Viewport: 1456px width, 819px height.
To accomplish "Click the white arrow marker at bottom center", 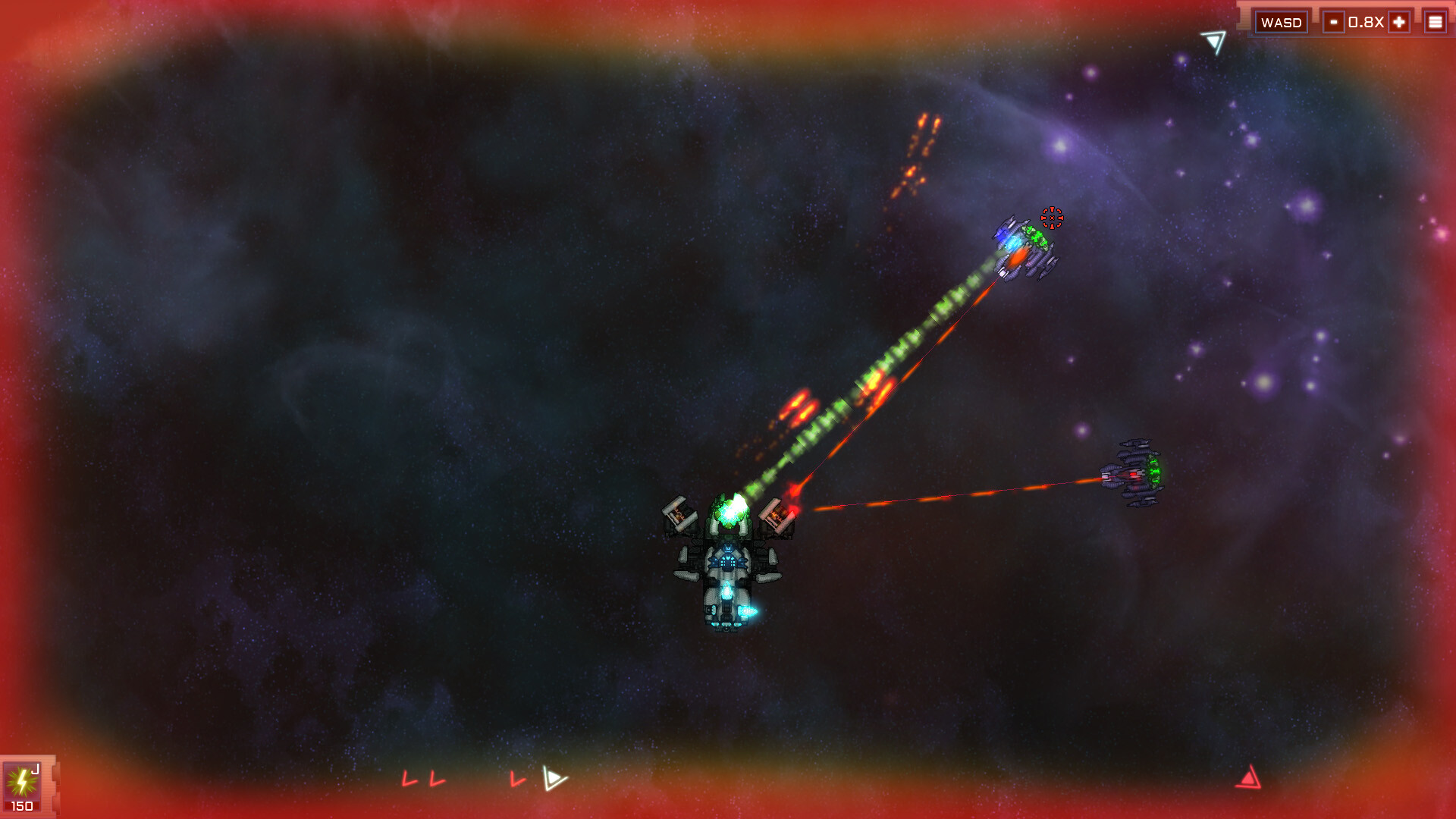I will (x=554, y=778).
